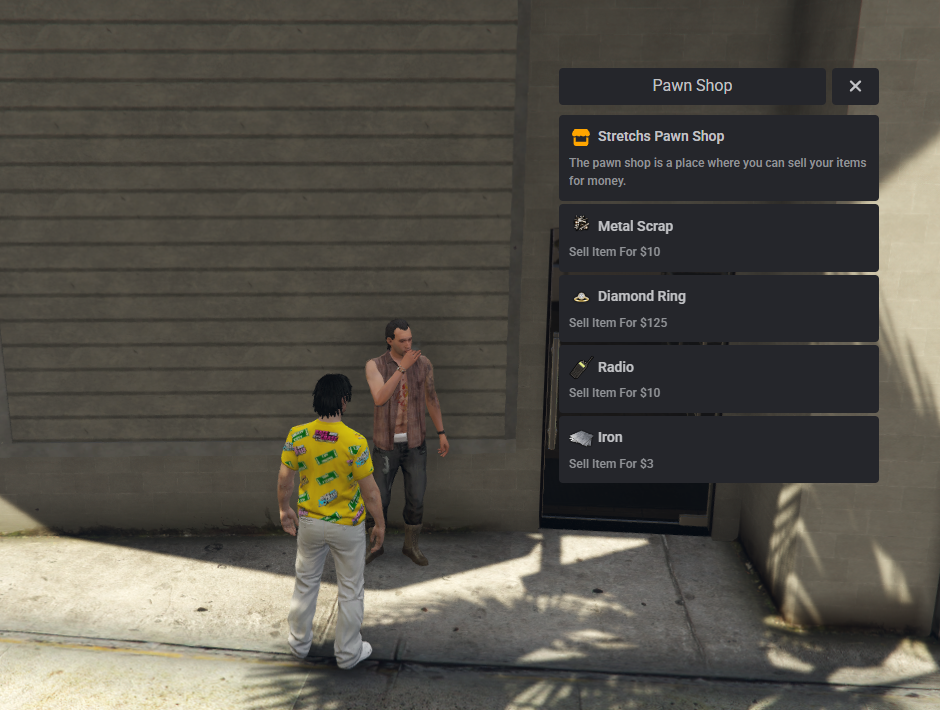Close the Pawn Shop menu

855,86
